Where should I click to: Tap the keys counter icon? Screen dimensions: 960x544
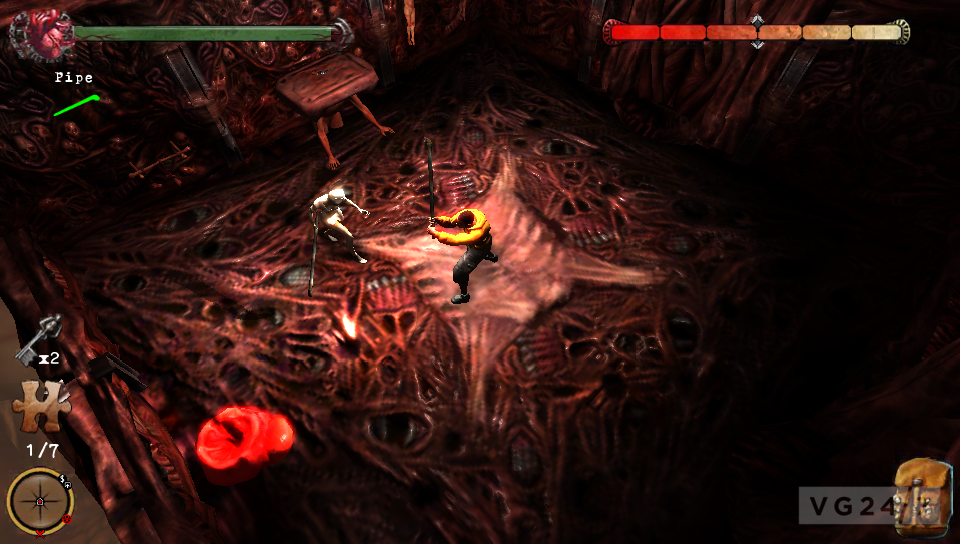tap(40, 338)
